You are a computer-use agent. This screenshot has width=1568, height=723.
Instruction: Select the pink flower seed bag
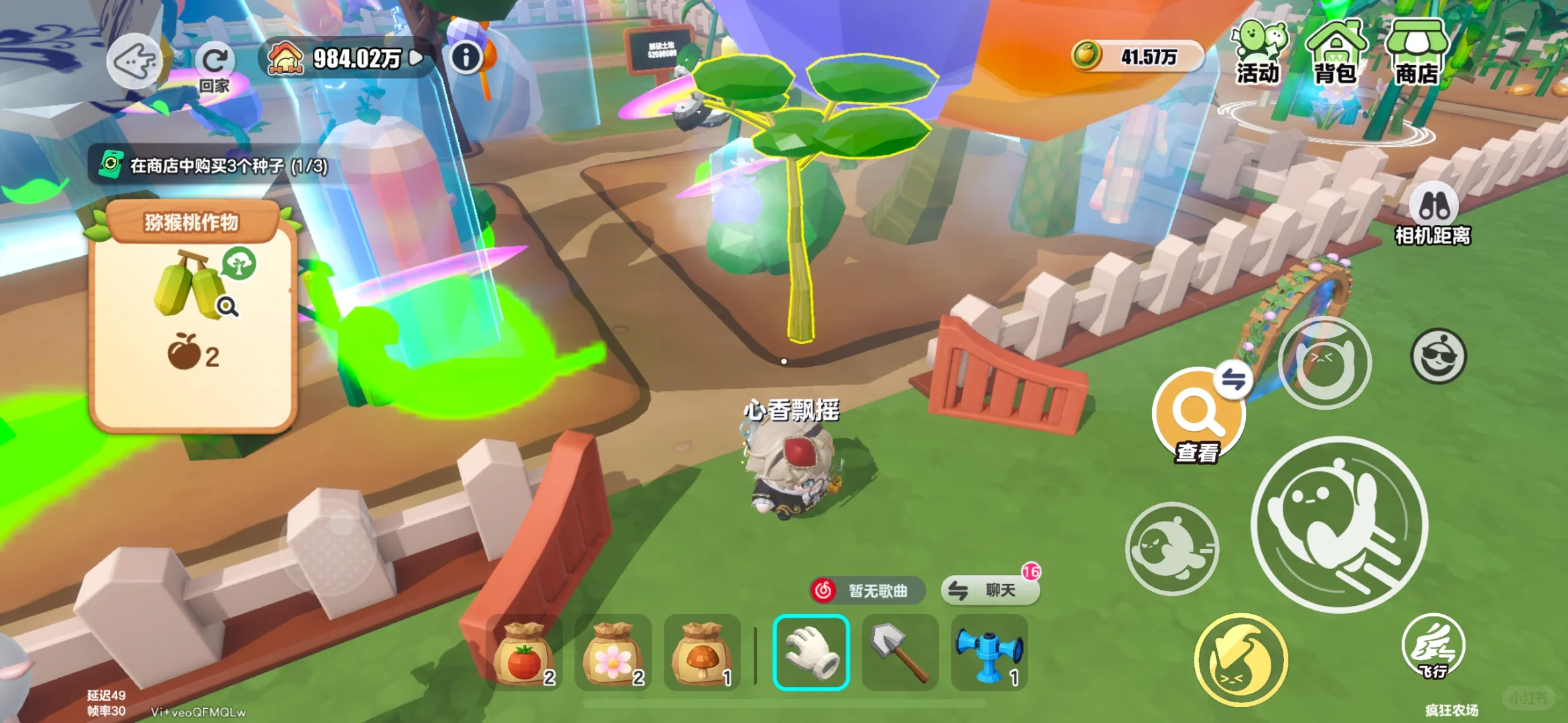click(614, 653)
